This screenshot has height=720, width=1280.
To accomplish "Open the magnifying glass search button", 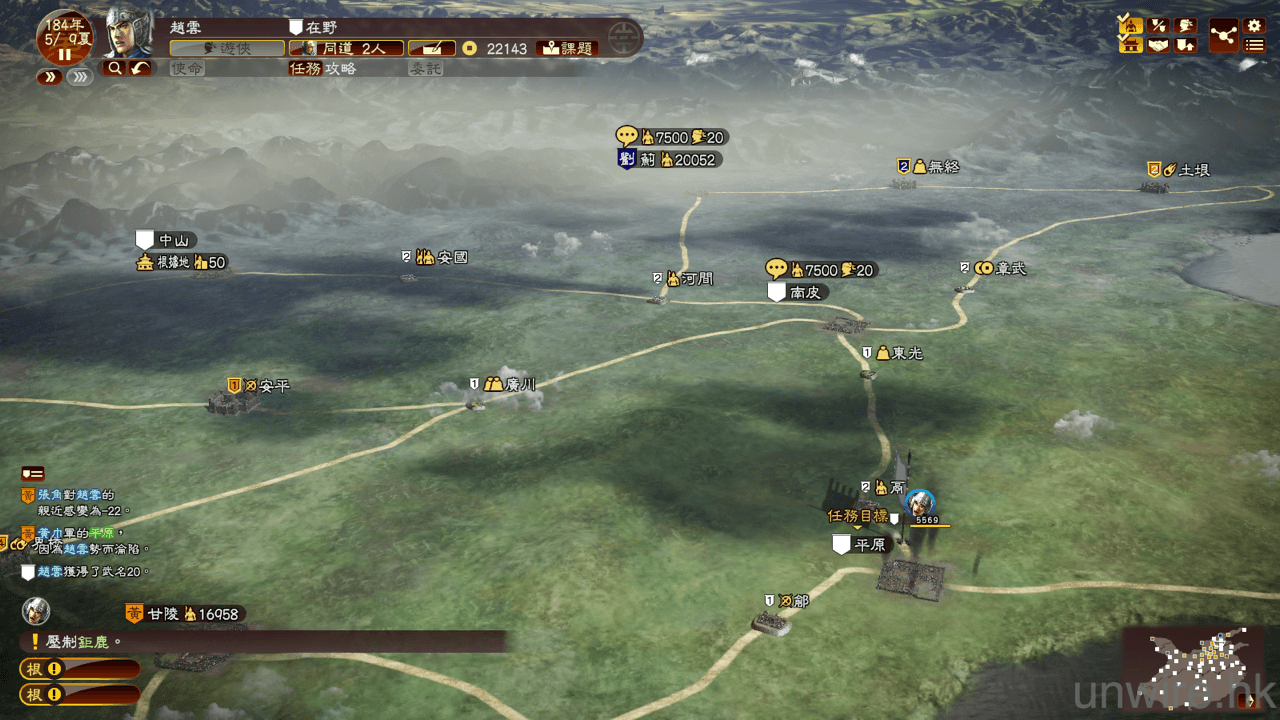I will click(x=114, y=68).
